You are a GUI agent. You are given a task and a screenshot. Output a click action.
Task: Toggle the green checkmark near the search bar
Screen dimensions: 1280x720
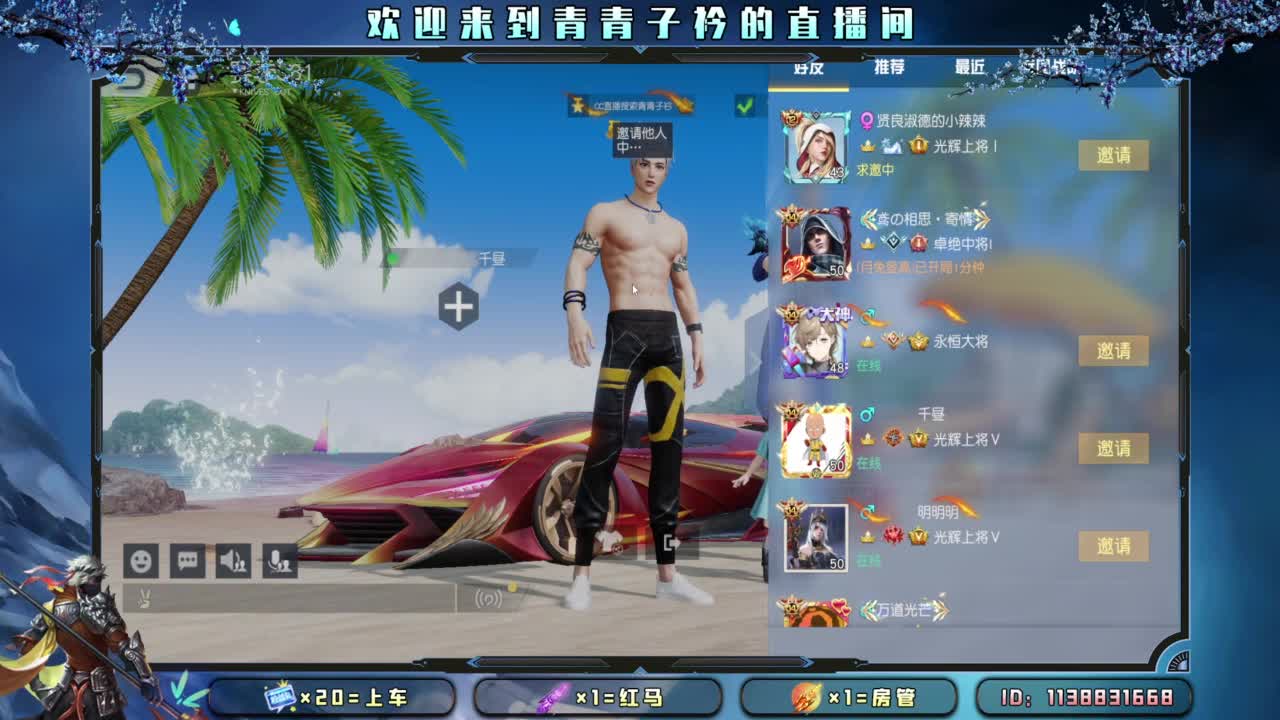pos(744,105)
